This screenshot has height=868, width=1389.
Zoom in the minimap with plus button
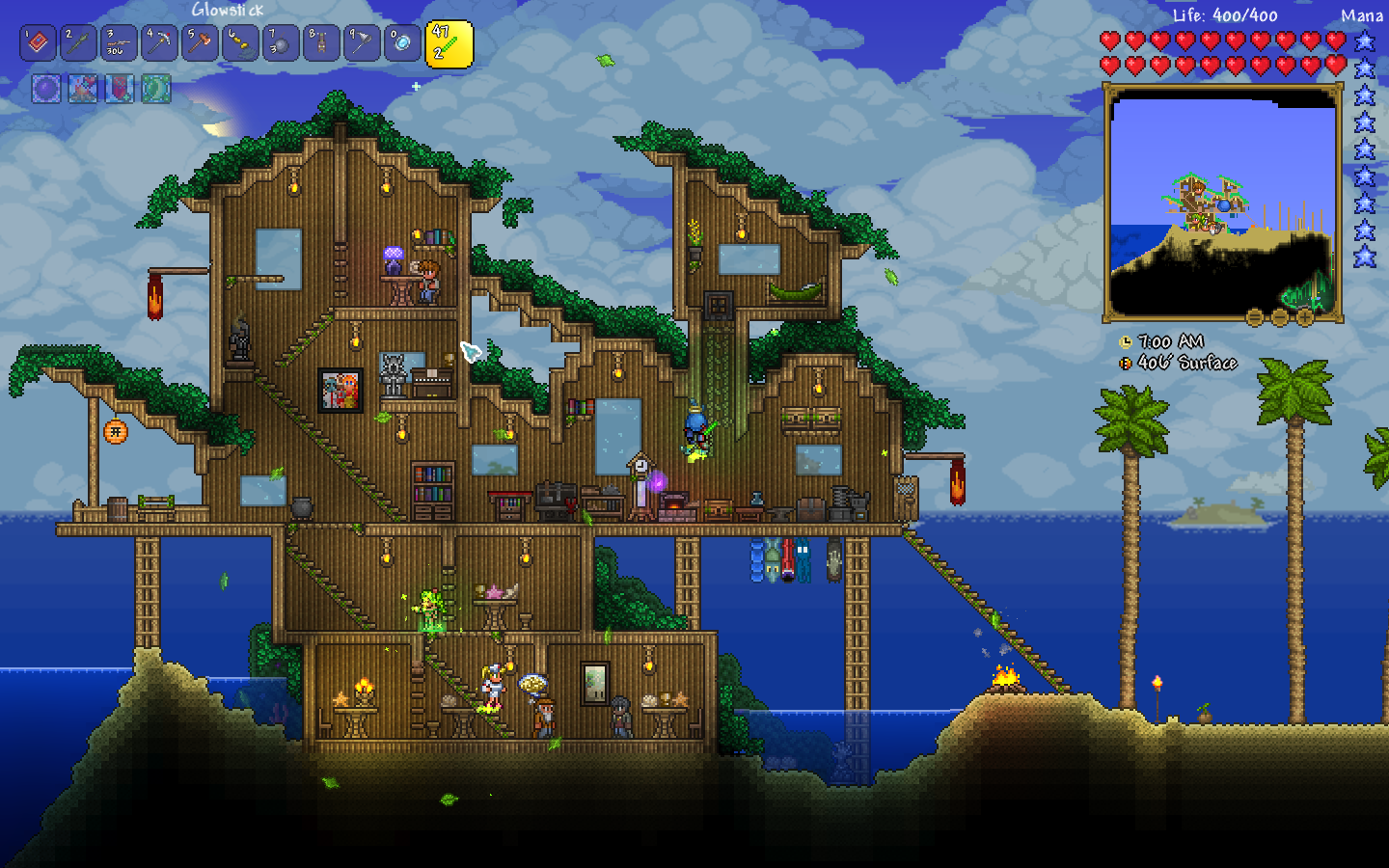pos(1304,317)
